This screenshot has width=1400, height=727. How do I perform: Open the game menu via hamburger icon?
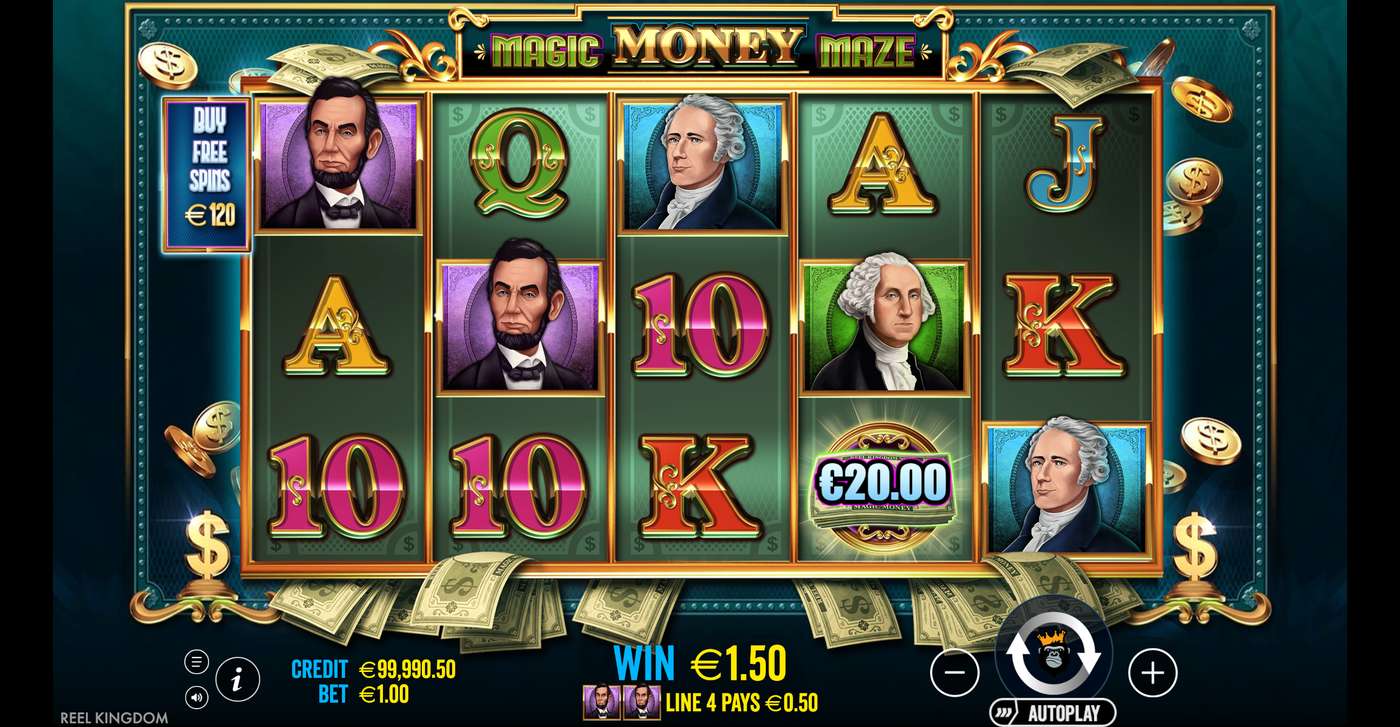[x=197, y=660]
